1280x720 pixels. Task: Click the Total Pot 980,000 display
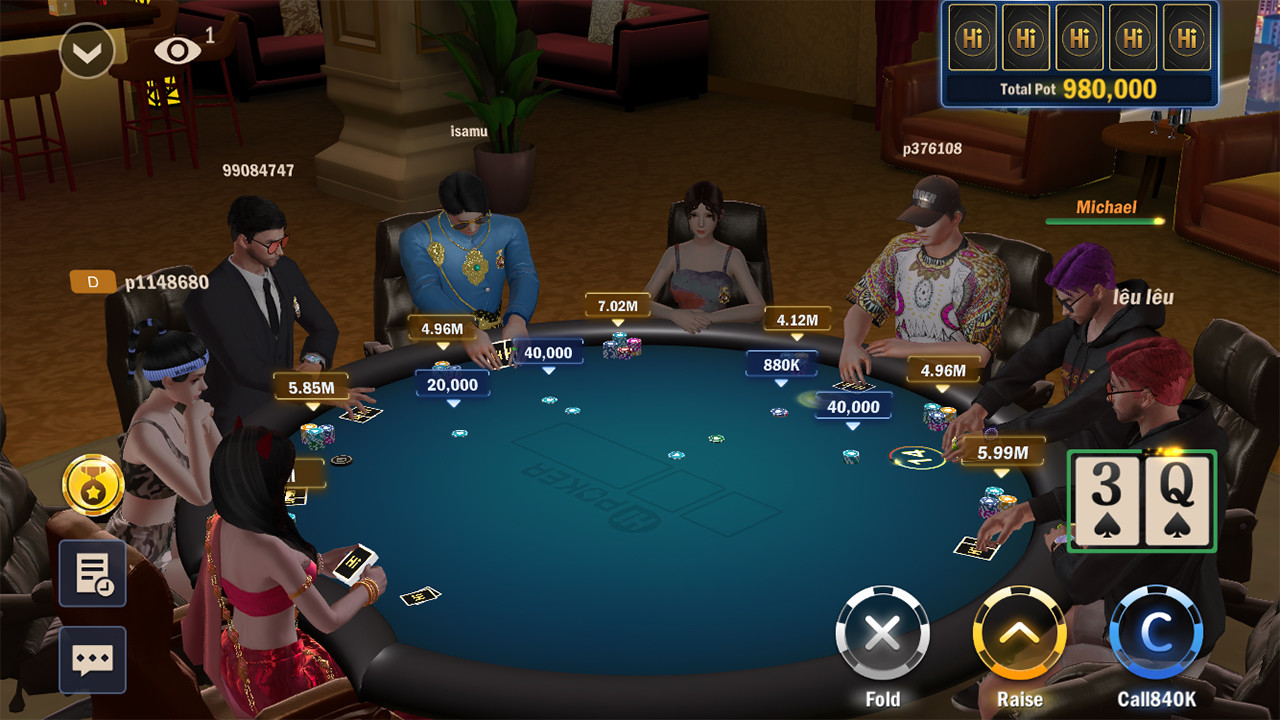[x=1080, y=88]
